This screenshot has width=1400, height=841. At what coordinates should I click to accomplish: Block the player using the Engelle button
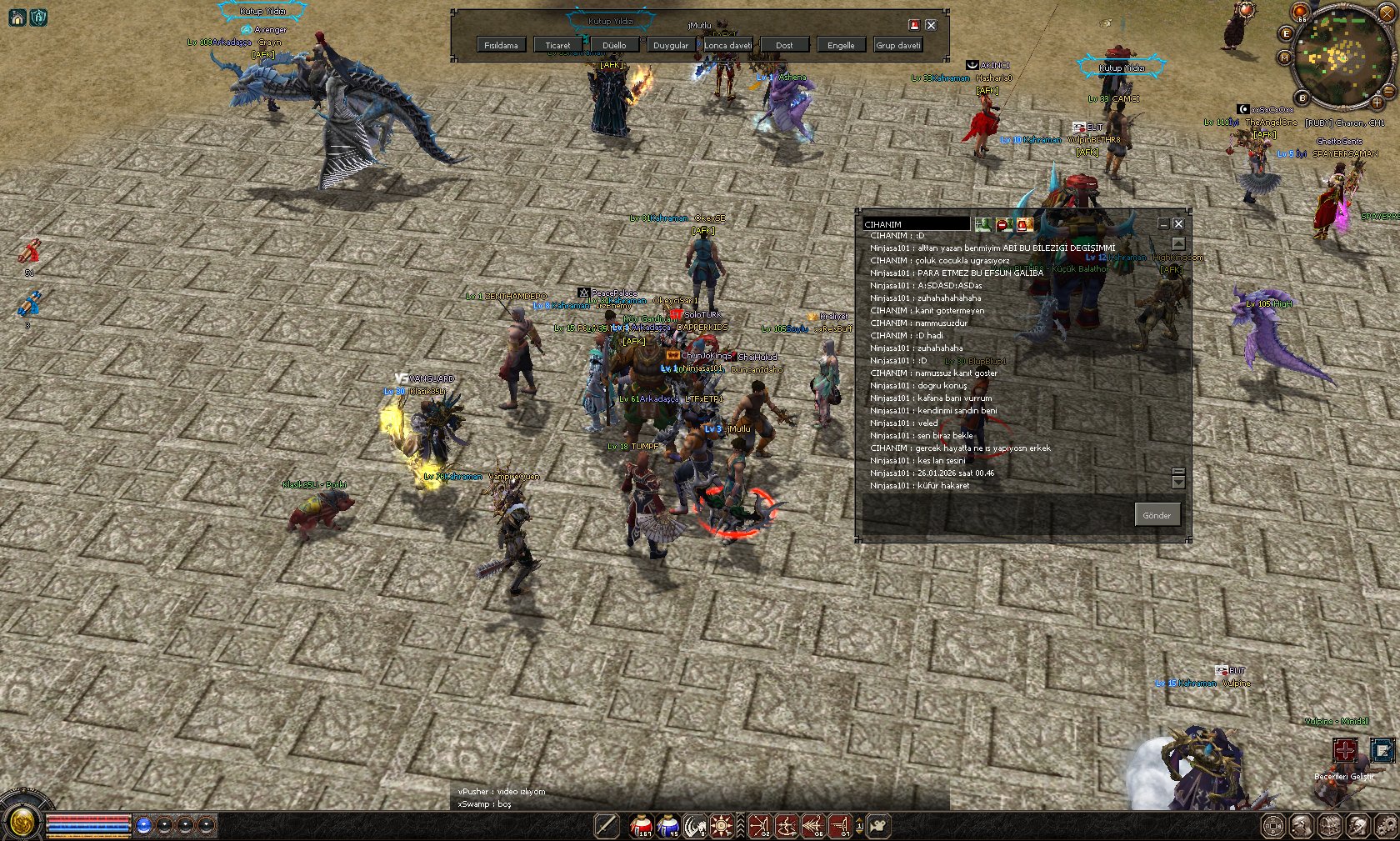[x=841, y=45]
